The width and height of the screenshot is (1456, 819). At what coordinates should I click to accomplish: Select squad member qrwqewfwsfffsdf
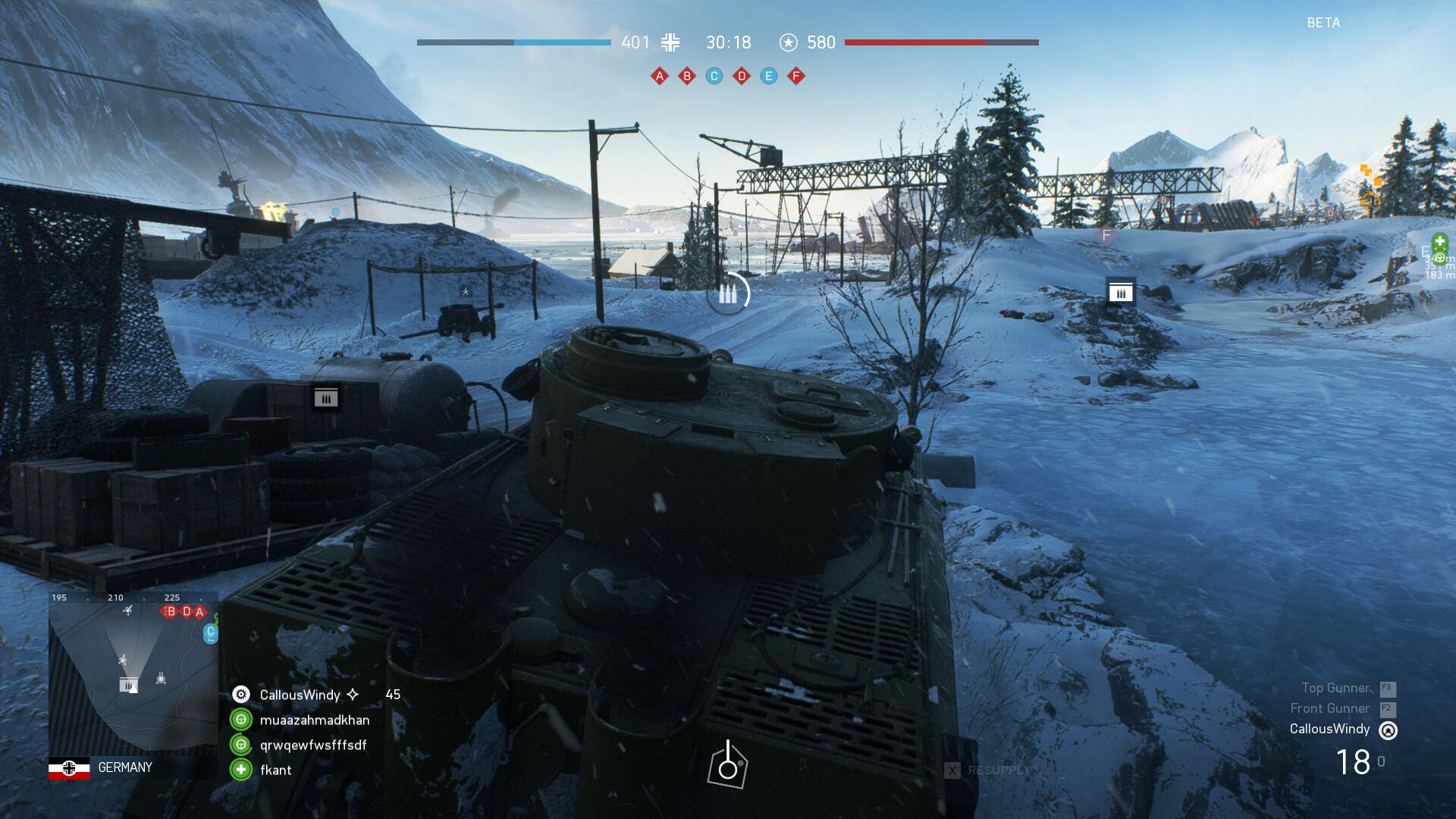[312, 745]
